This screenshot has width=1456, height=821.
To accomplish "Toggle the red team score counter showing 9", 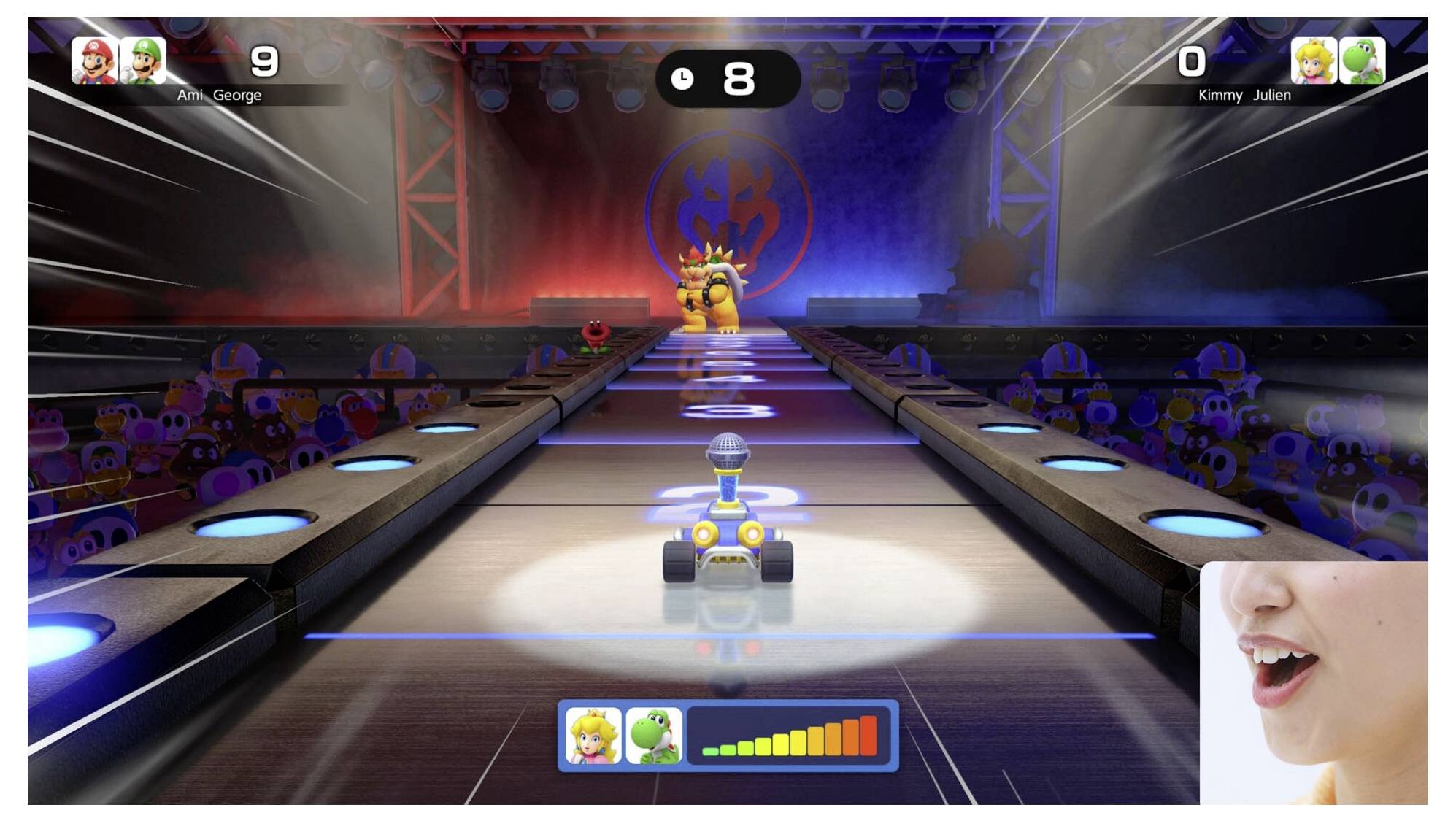I will 265,62.
